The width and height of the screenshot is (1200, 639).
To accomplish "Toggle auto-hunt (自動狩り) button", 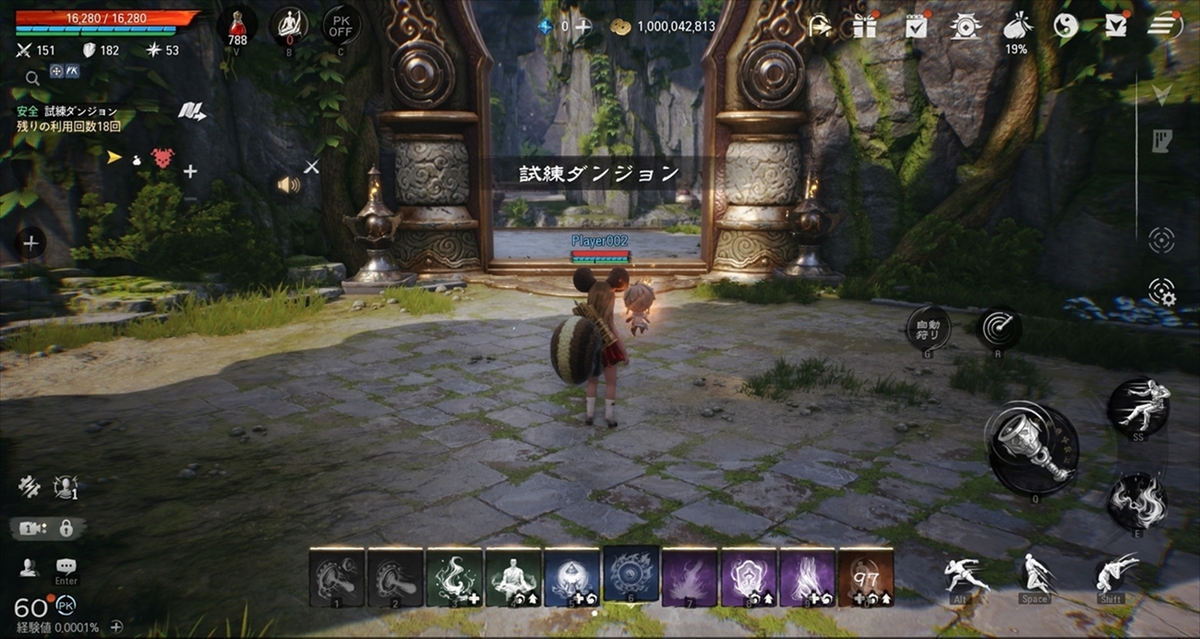I will 927,328.
